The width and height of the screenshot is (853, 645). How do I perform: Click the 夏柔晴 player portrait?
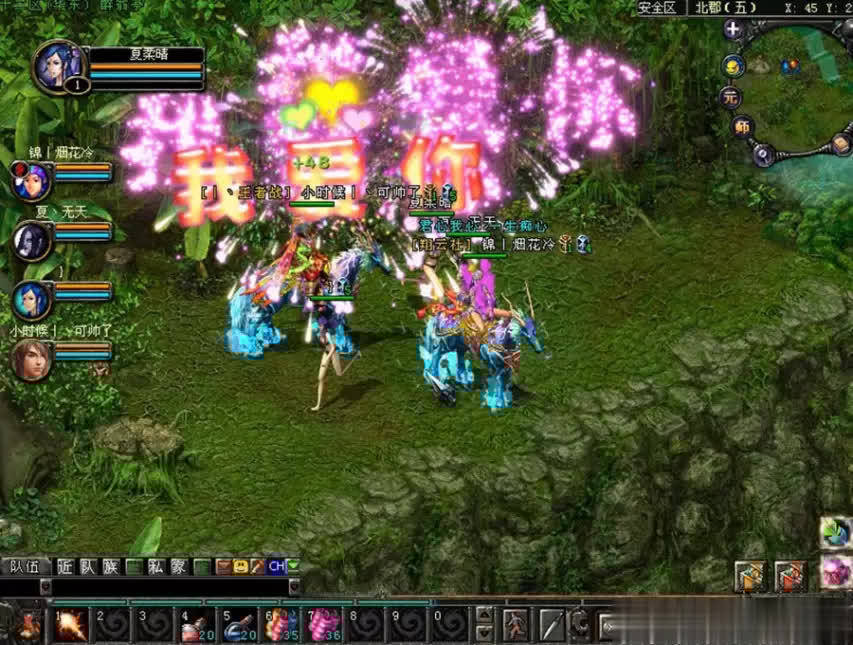point(56,66)
